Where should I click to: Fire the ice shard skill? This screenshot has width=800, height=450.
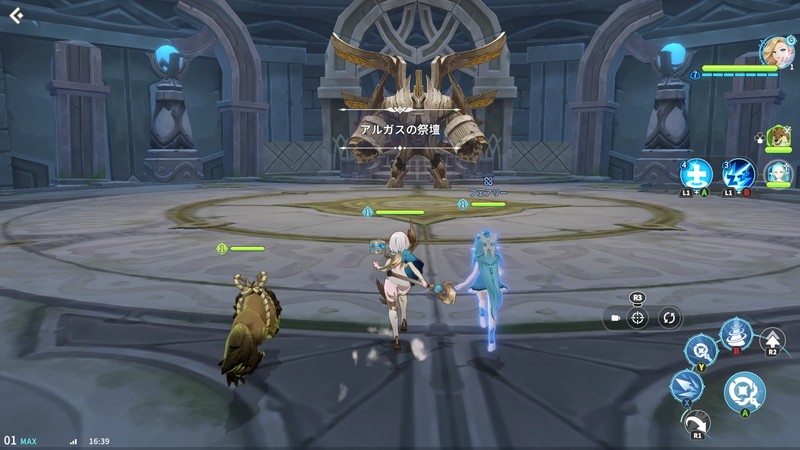tap(687, 385)
